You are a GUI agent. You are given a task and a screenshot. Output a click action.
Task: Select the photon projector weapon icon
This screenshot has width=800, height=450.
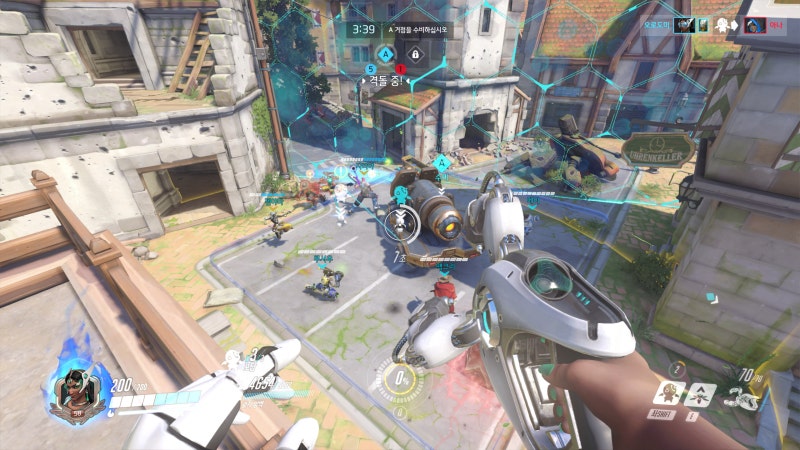click(742, 397)
